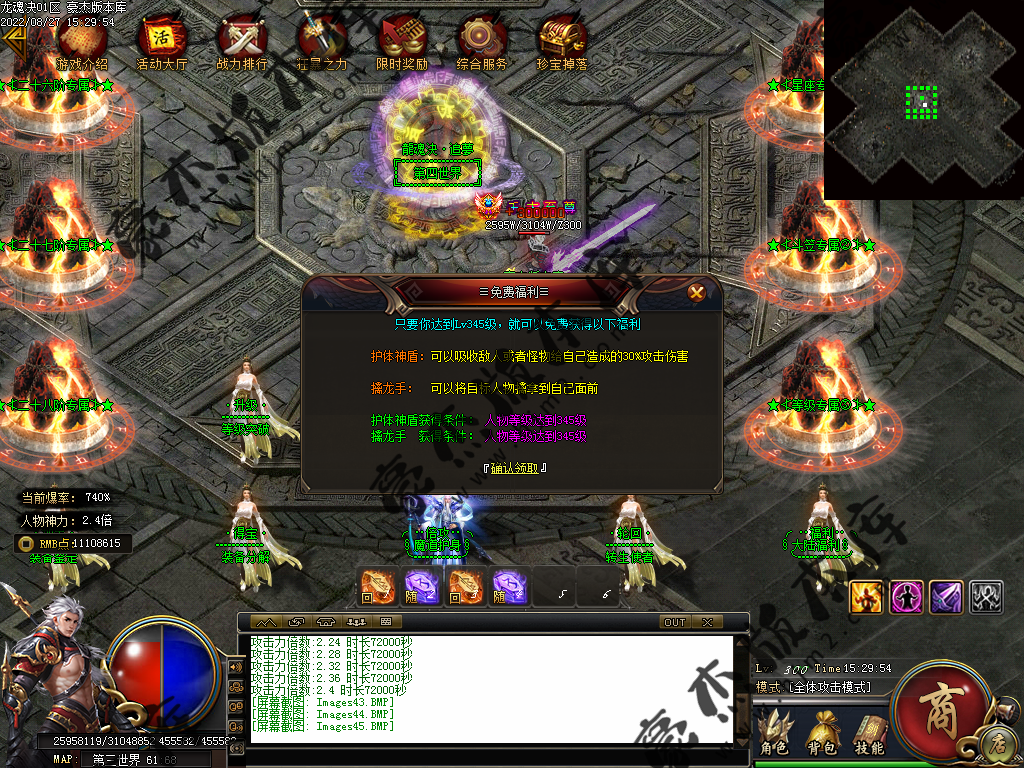Activate the flaming figure skill icon
The width and height of the screenshot is (1024, 768).
point(865,597)
